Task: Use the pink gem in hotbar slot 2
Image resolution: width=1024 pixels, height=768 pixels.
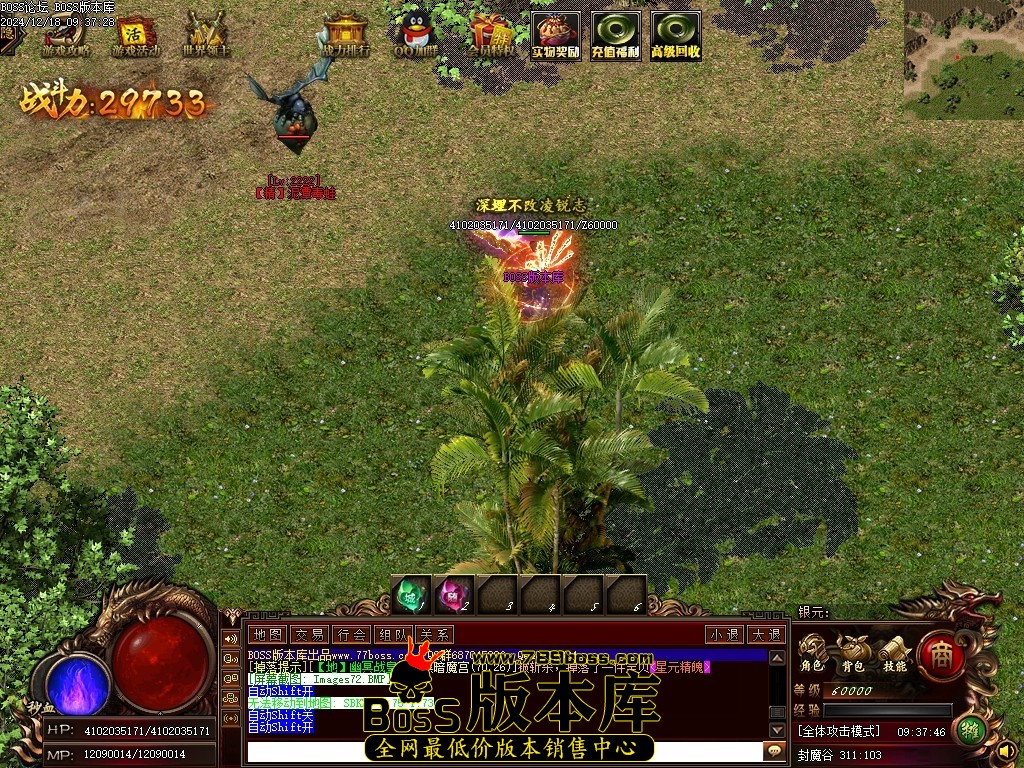Action: tap(454, 595)
